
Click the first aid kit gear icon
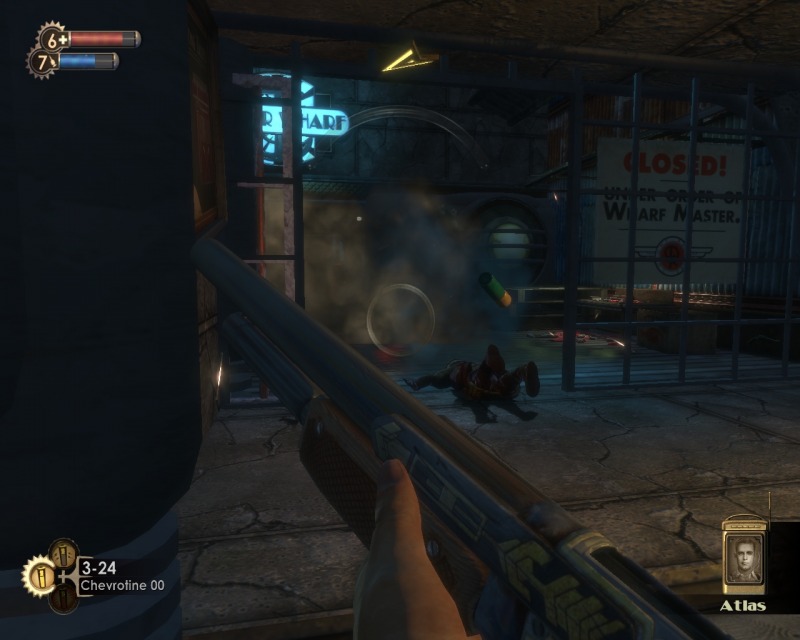52,40
